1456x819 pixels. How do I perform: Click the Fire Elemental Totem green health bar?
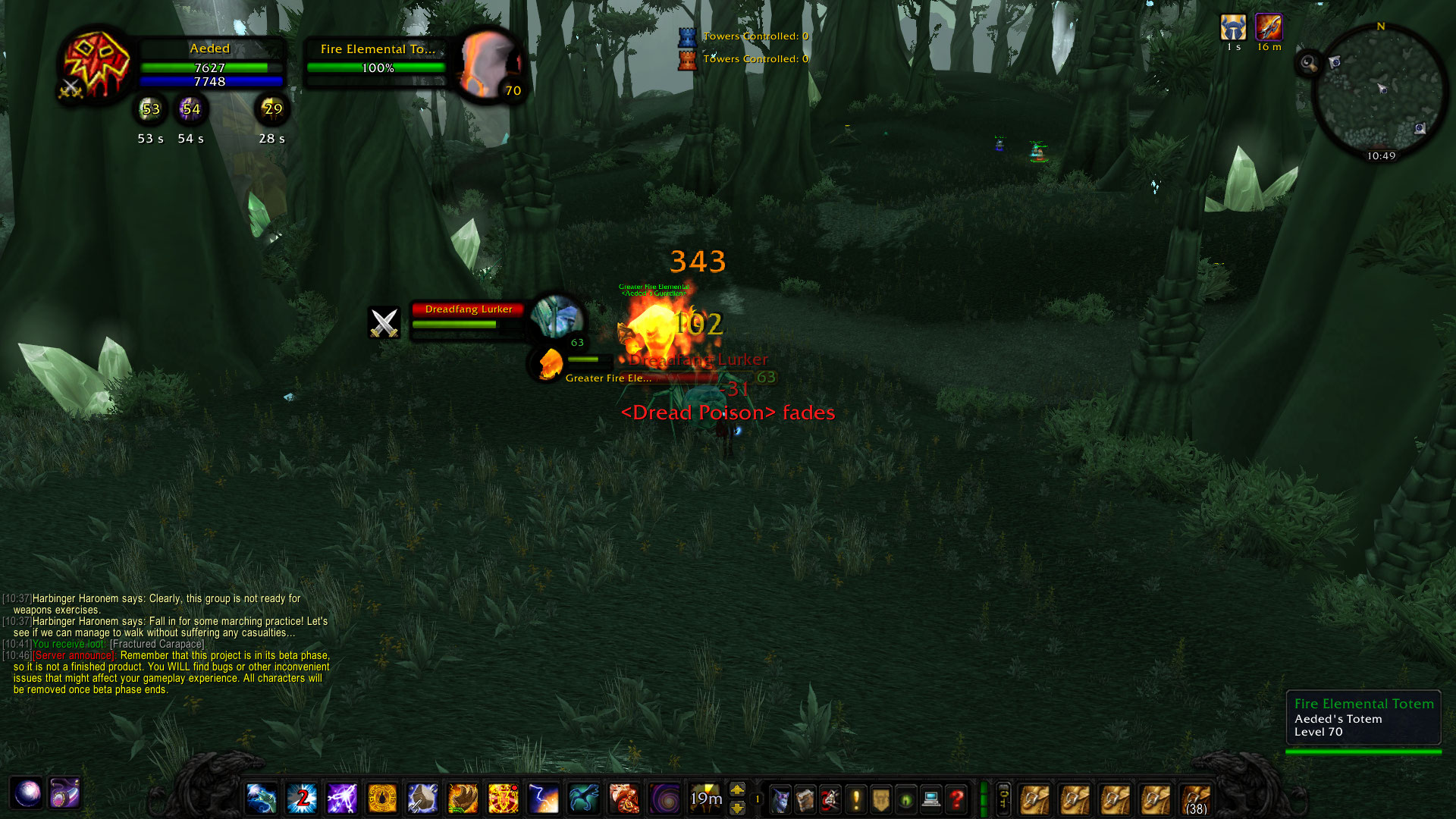tap(375, 67)
